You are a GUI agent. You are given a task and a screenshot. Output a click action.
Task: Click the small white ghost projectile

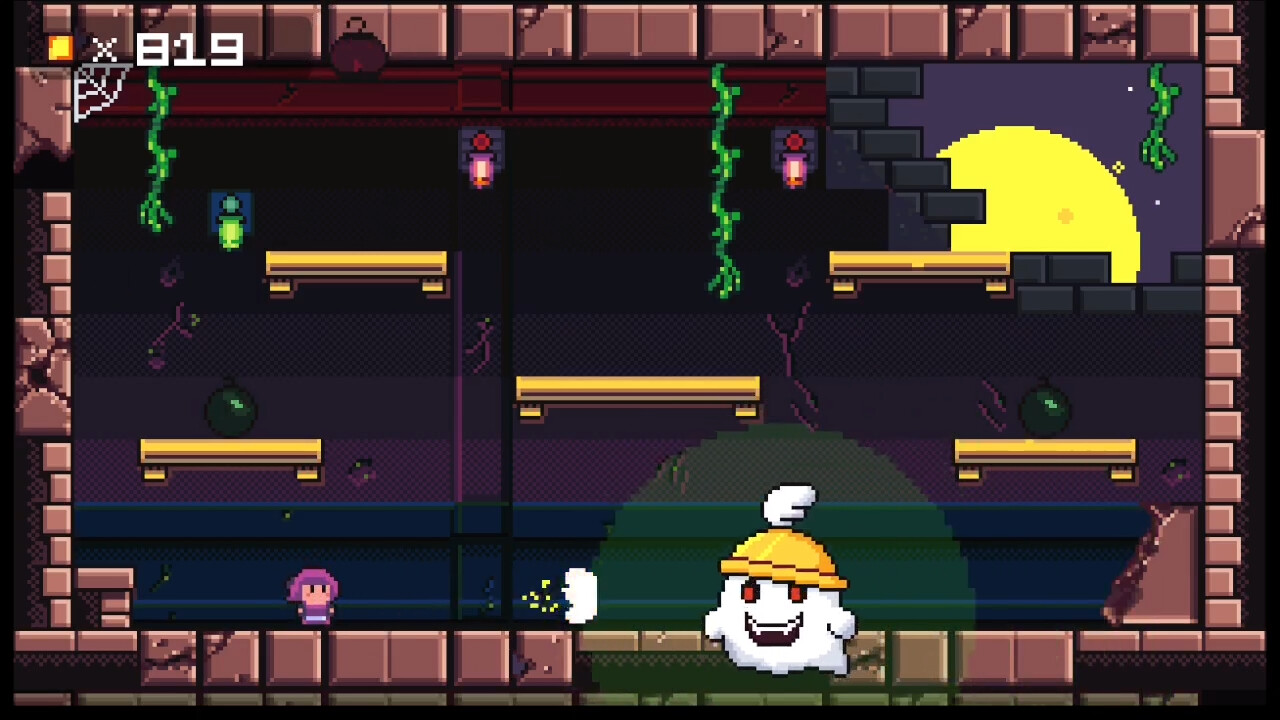(x=578, y=595)
